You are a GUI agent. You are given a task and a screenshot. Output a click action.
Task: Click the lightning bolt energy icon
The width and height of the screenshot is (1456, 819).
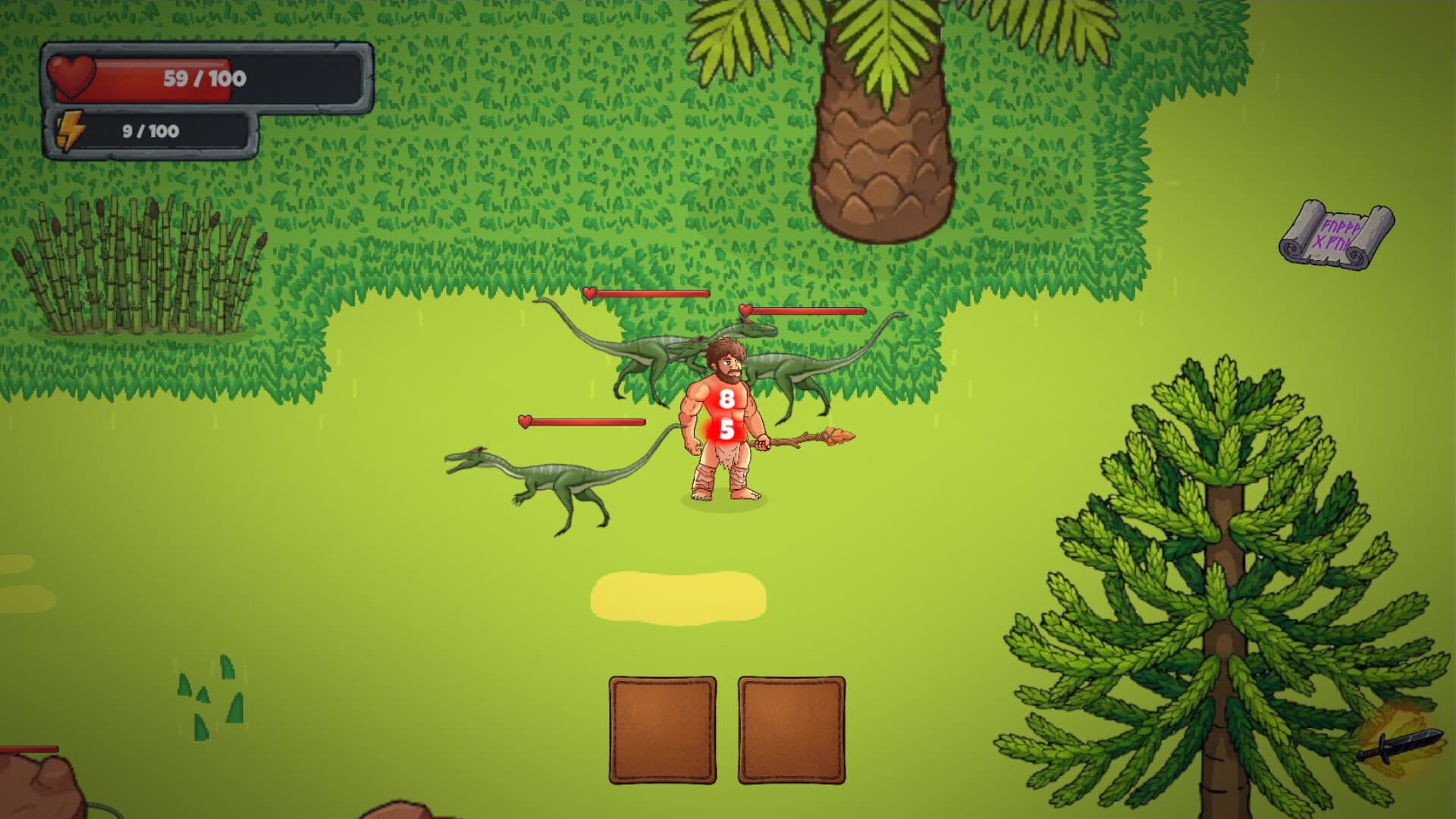click(72, 130)
